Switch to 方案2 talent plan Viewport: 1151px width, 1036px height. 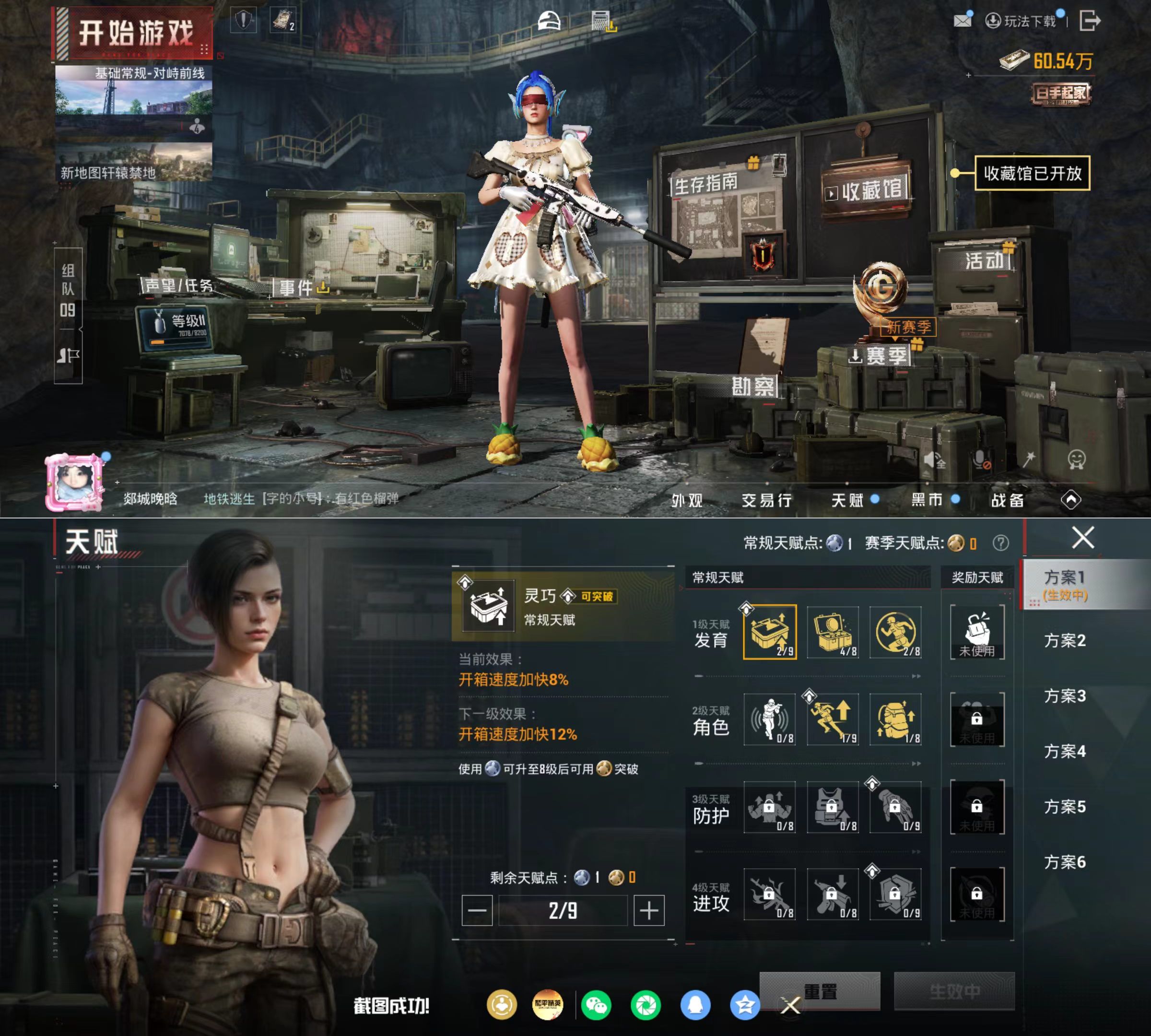[x=1065, y=640]
